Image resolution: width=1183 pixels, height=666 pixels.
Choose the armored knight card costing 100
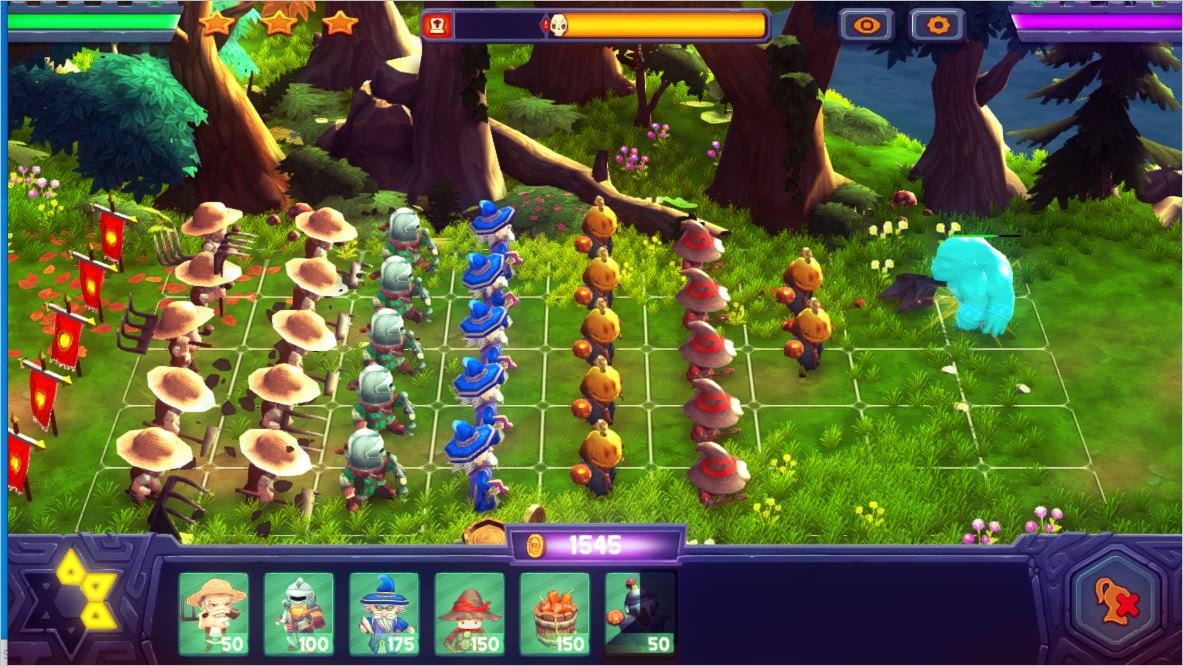point(298,614)
